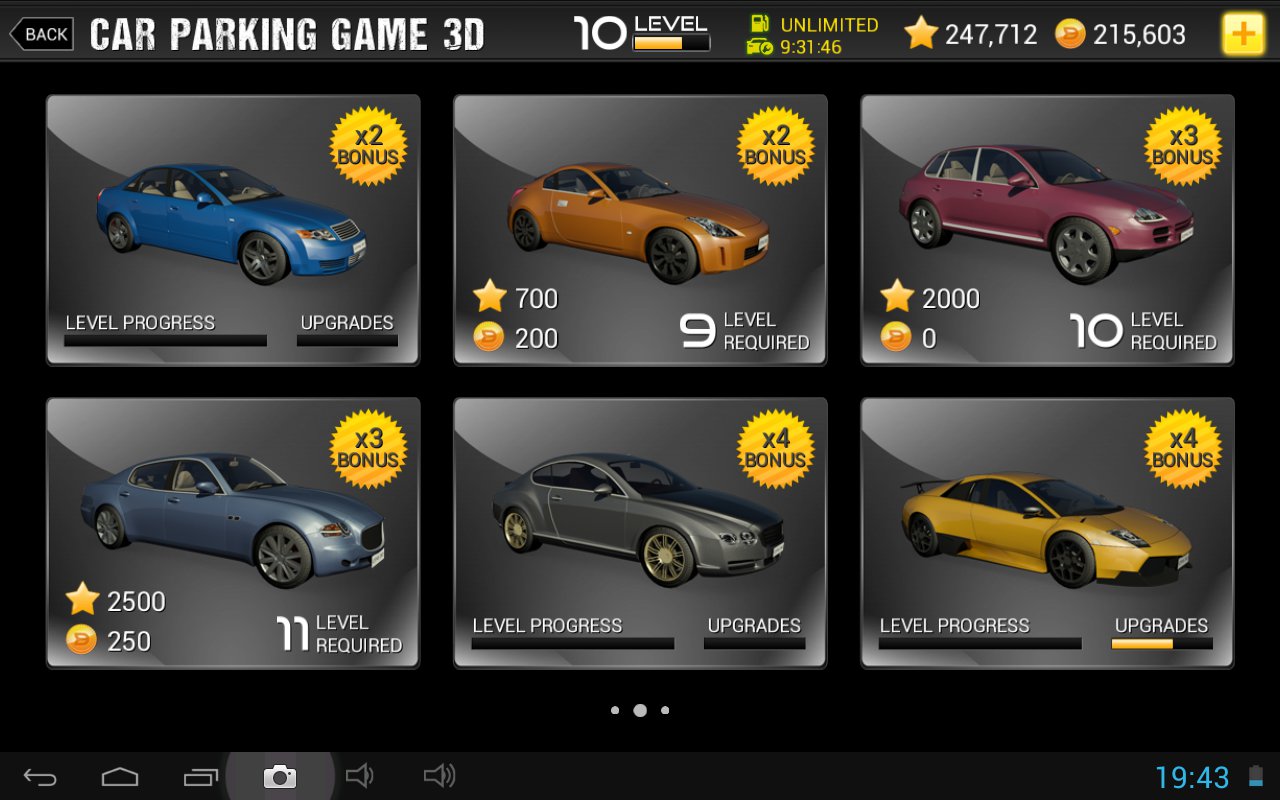Select the light blue luxury sedan card
The image size is (1280, 800).
pos(233,533)
